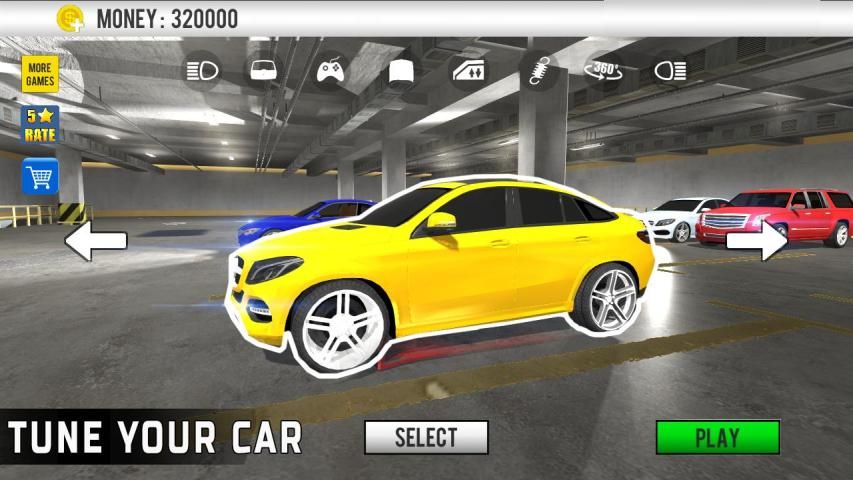Open the ride height up-down arrows option

(468, 71)
